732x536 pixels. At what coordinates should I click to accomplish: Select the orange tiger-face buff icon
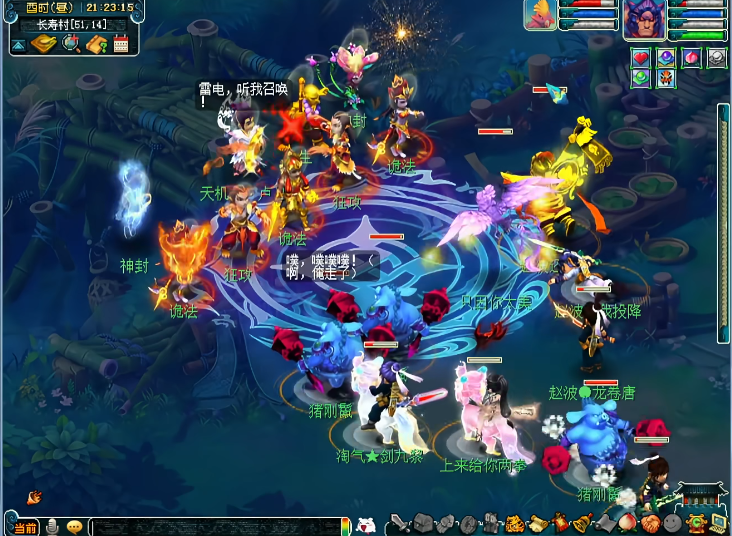(665, 78)
